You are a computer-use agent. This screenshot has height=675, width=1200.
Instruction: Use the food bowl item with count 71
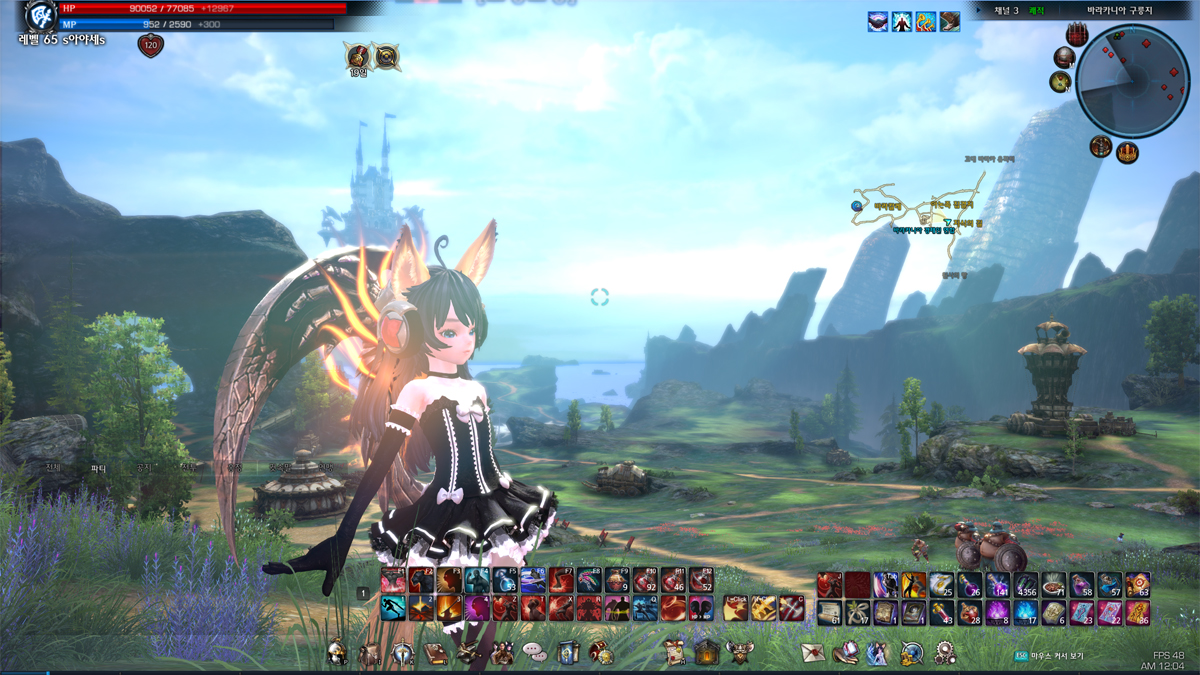(x=1054, y=585)
